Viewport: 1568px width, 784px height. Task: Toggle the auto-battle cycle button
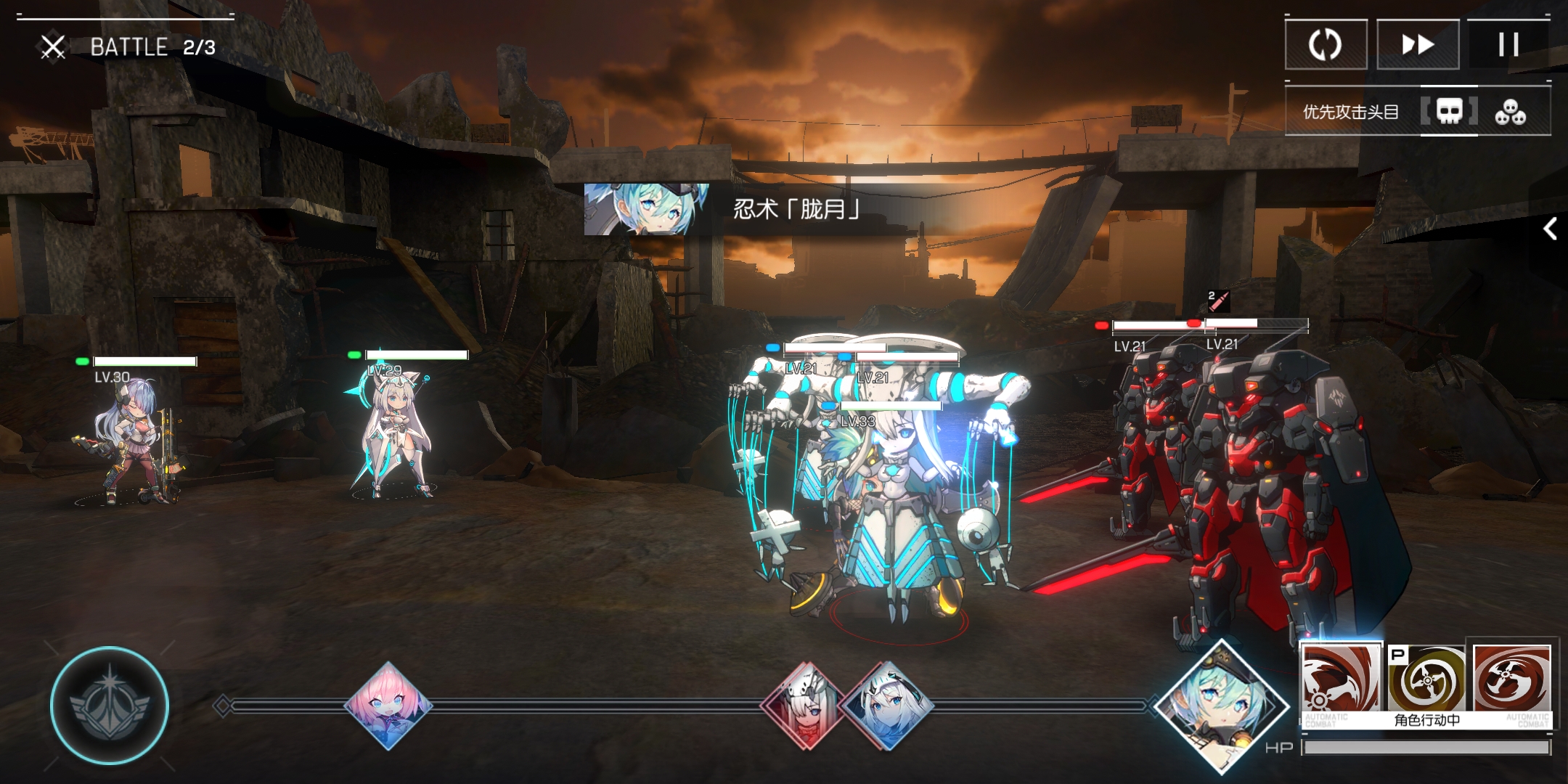coord(1326,45)
